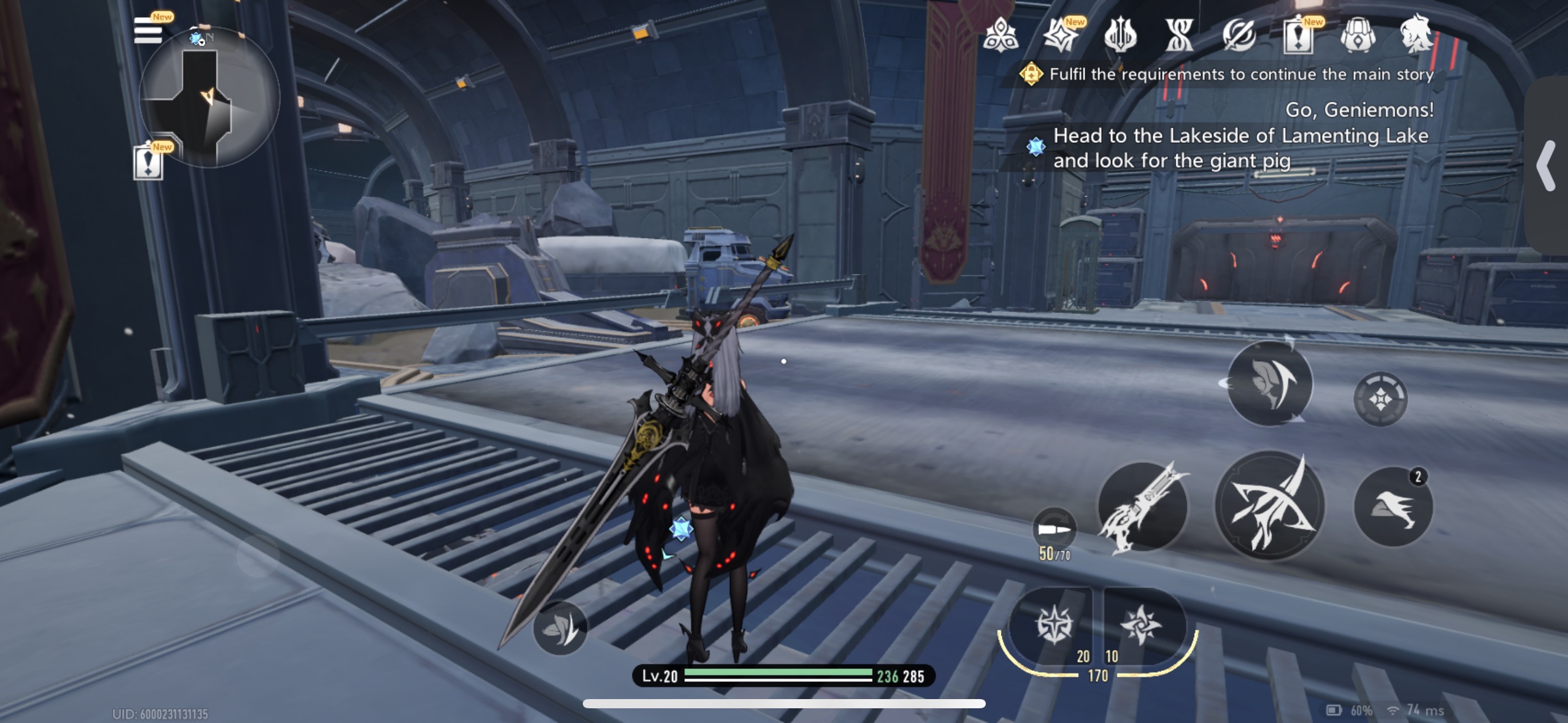Fire the ranged gun weapon button
The height and width of the screenshot is (723, 1568).
pyautogui.click(x=1142, y=508)
